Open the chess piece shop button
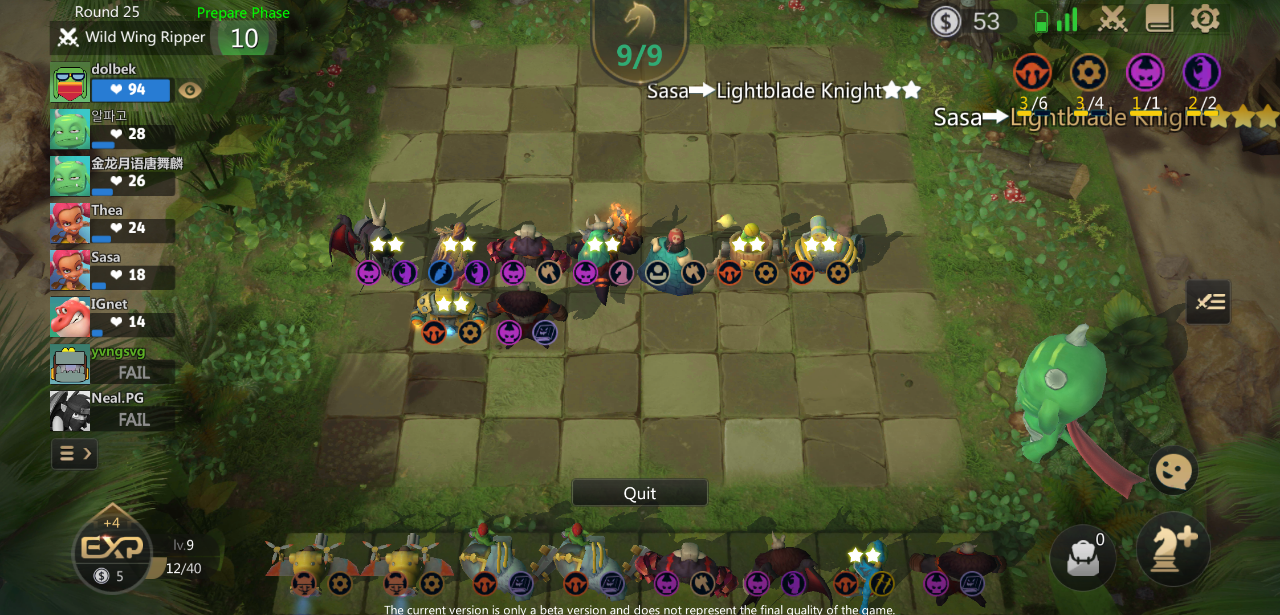This screenshot has width=1280, height=615. click(1173, 548)
